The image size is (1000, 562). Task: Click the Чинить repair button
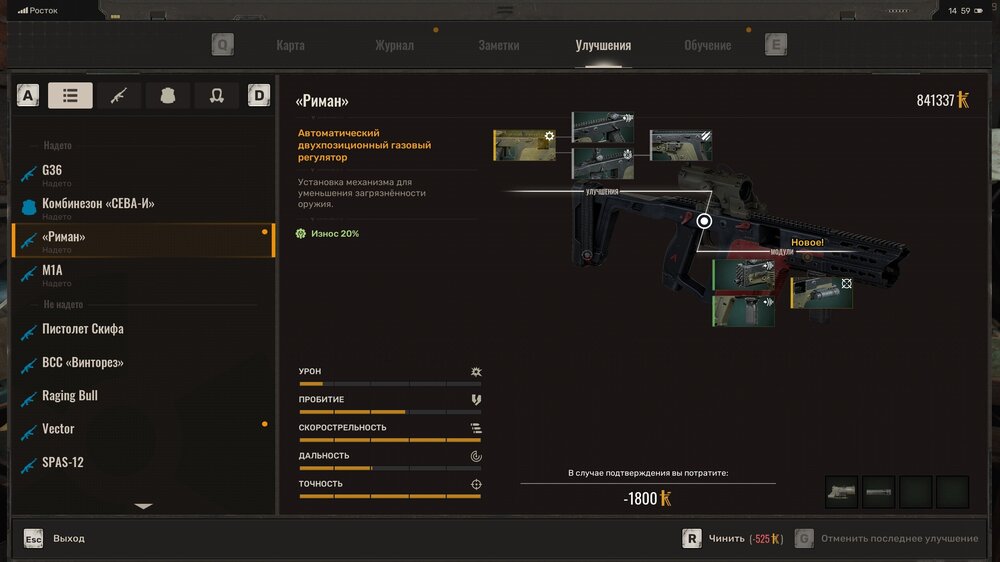(725, 538)
